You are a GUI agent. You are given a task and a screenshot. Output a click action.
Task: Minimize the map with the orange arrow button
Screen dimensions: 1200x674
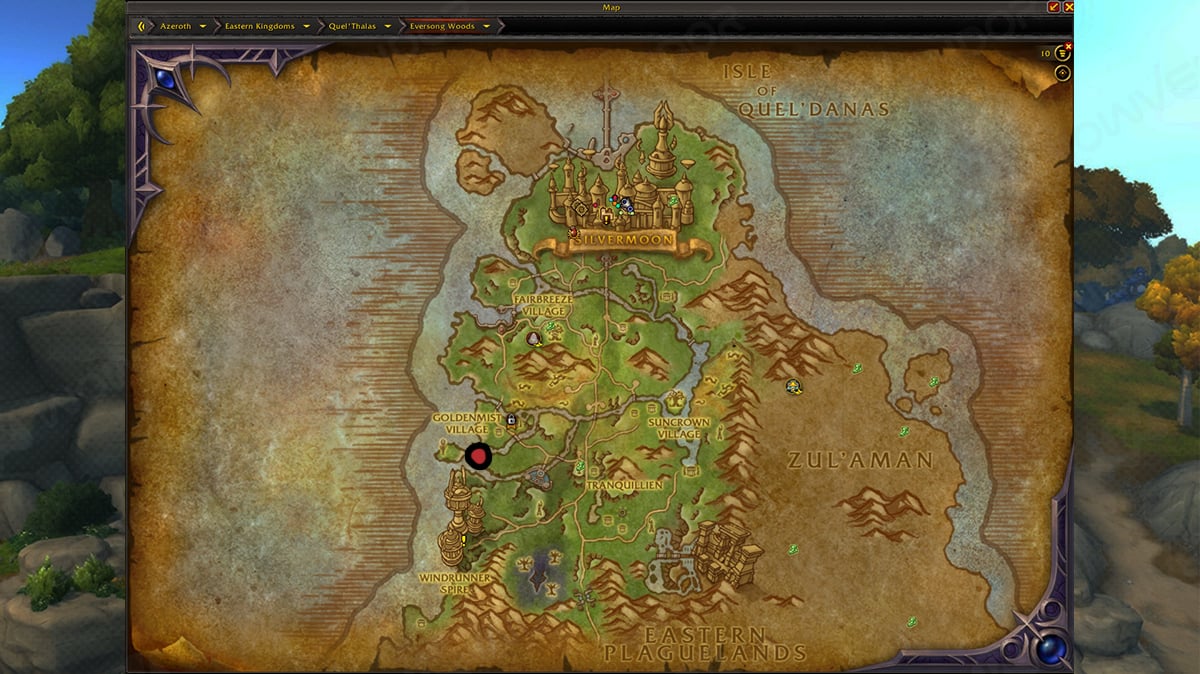coord(1053,7)
